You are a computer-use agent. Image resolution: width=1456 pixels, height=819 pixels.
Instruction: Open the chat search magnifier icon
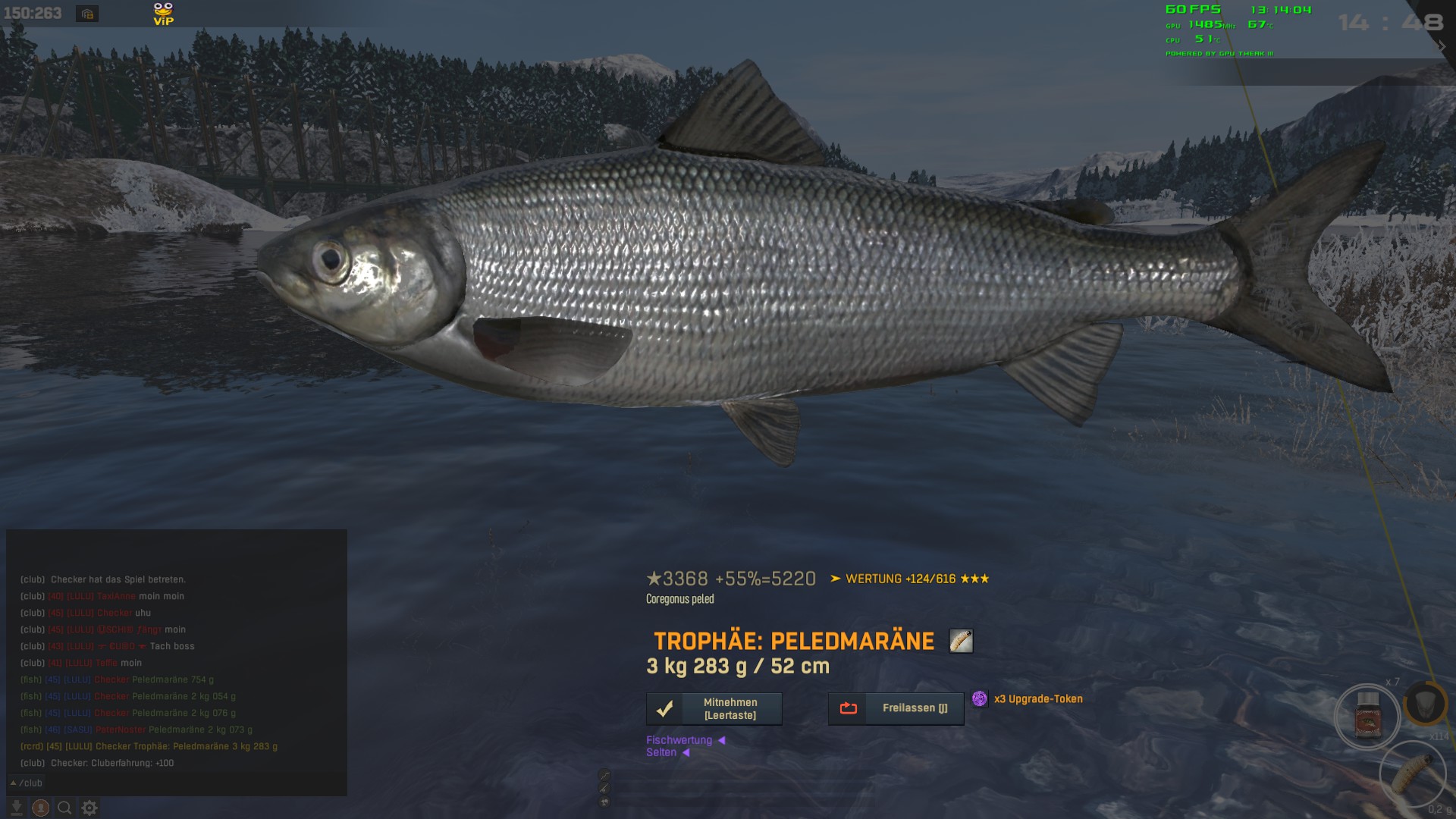coord(65,808)
